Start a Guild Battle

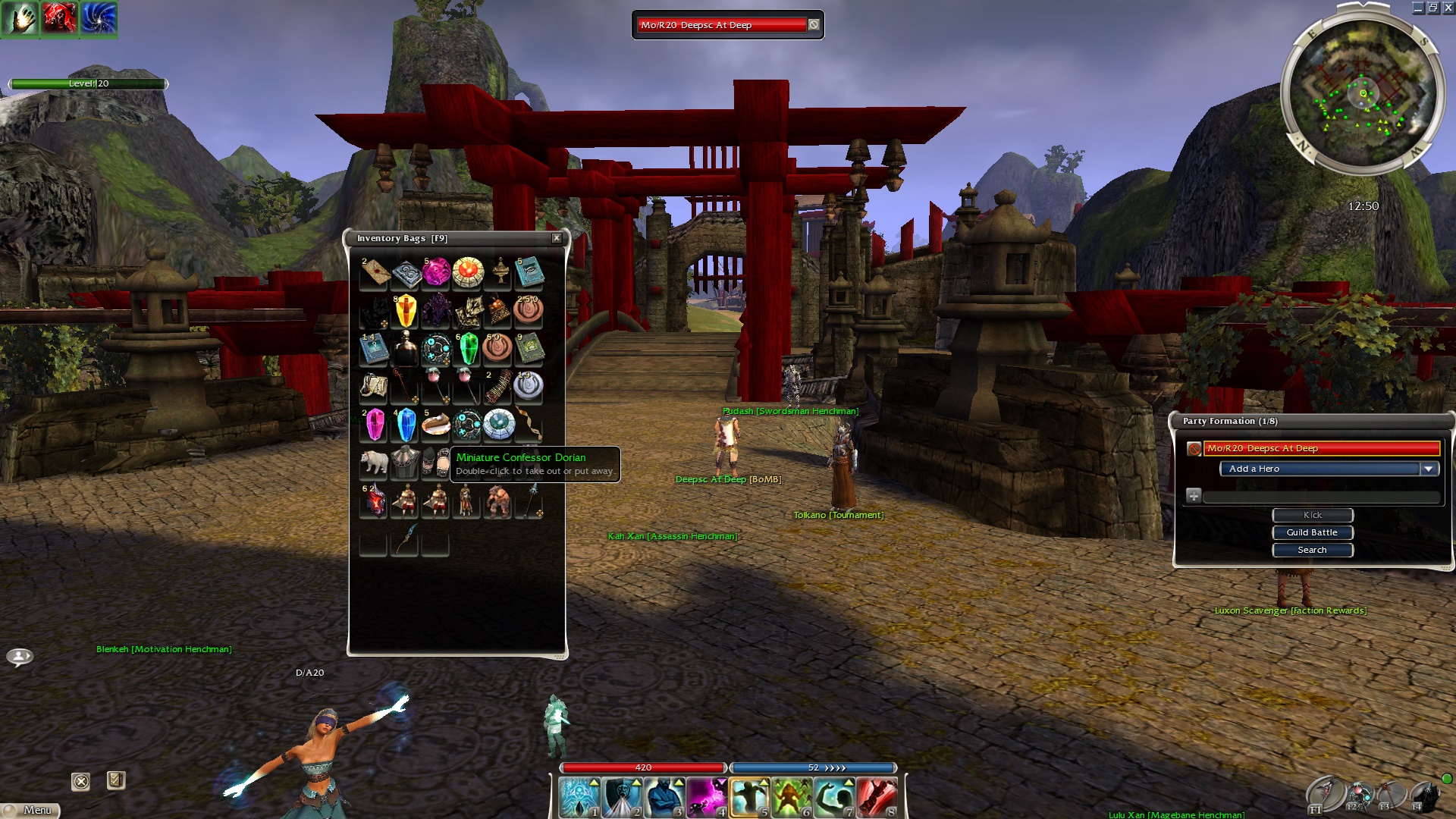pos(1312,532)
